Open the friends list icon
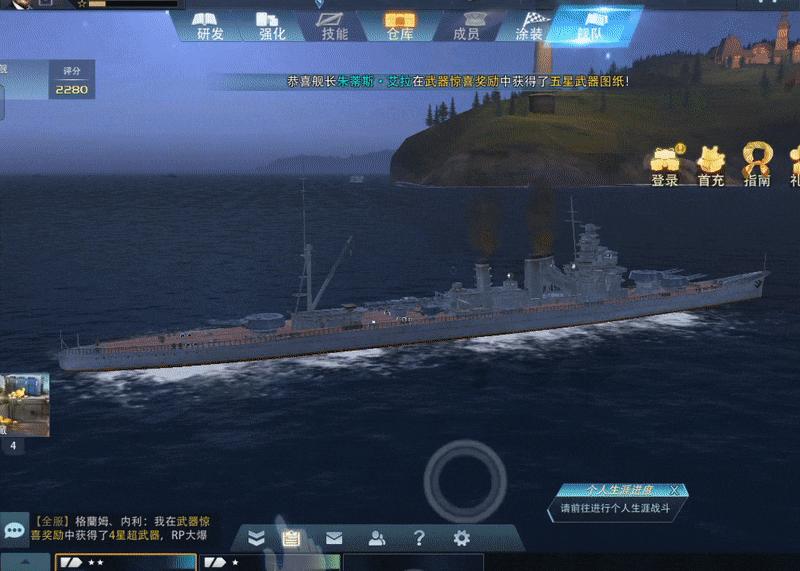The width and height of the screenshot is (800, 571). click(377, 538)
